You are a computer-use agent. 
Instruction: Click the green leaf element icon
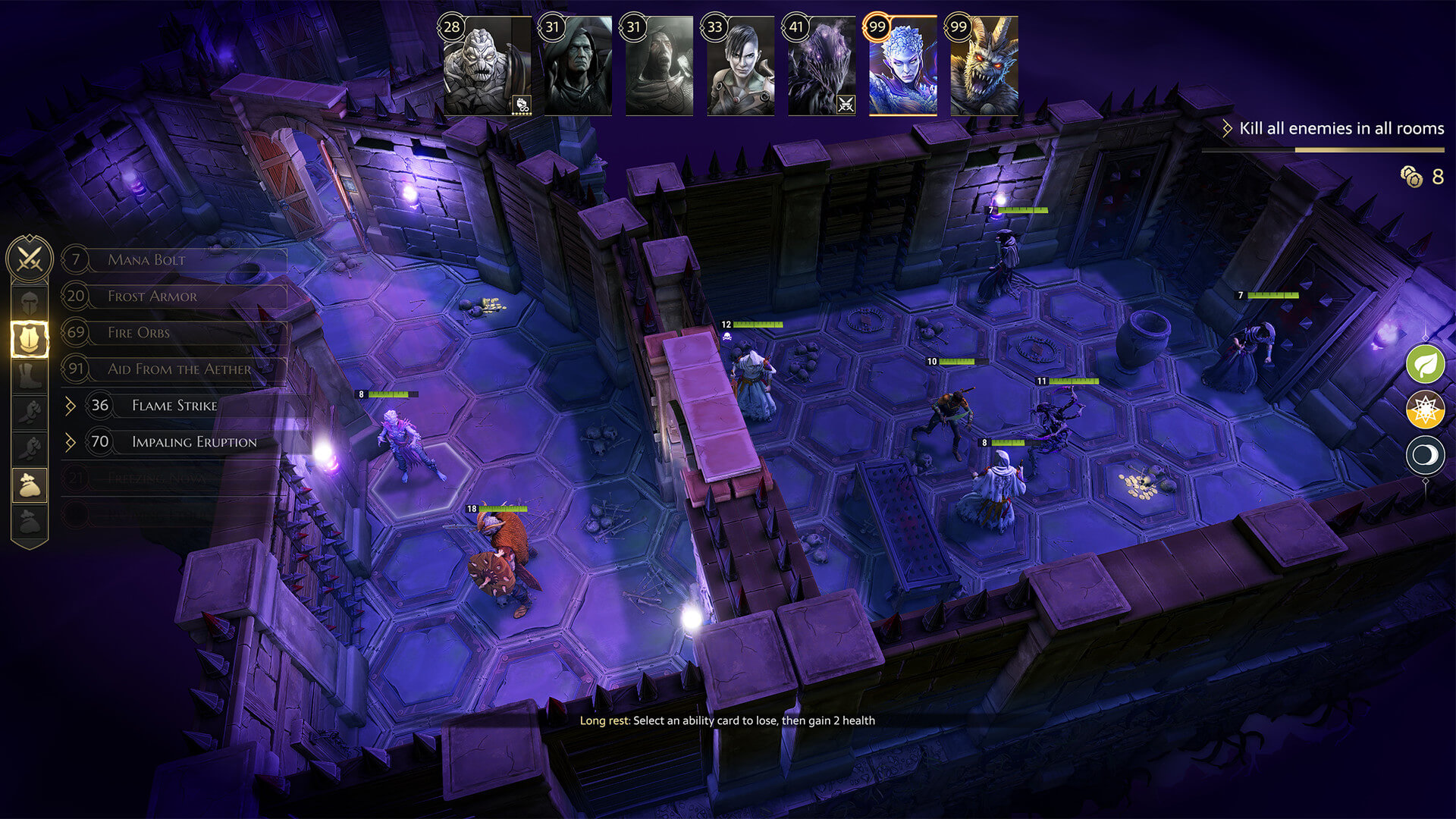1425,365
